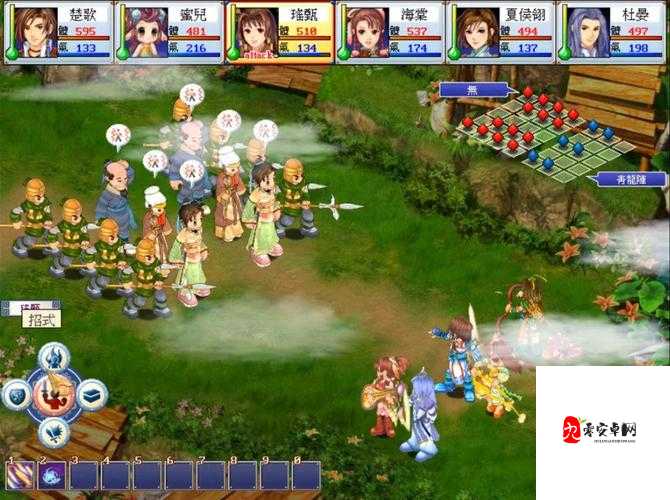Pick 夏侯翎's character portrait panel

coord(500,32)
